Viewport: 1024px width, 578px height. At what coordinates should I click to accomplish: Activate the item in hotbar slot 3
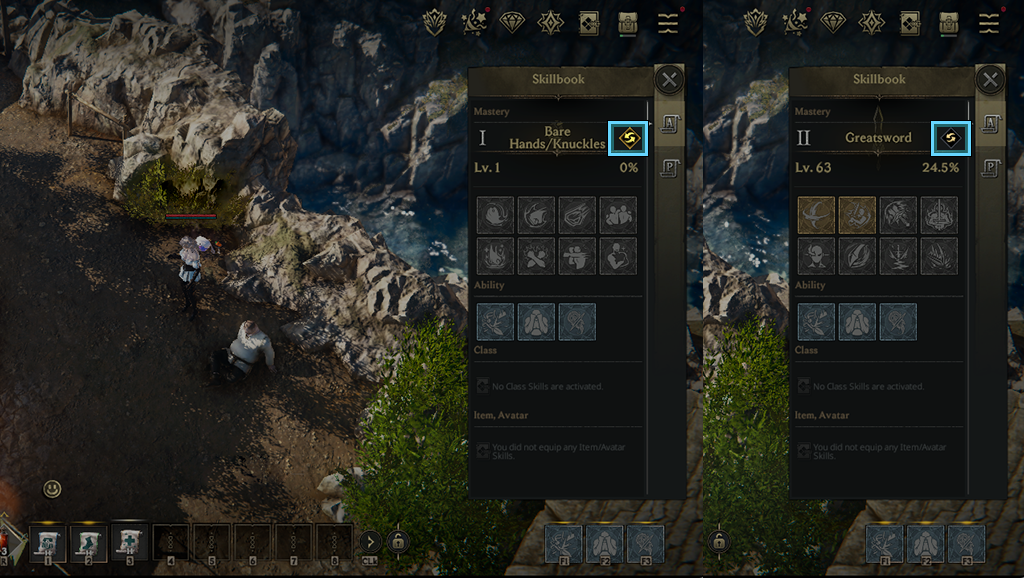(129, 542)
